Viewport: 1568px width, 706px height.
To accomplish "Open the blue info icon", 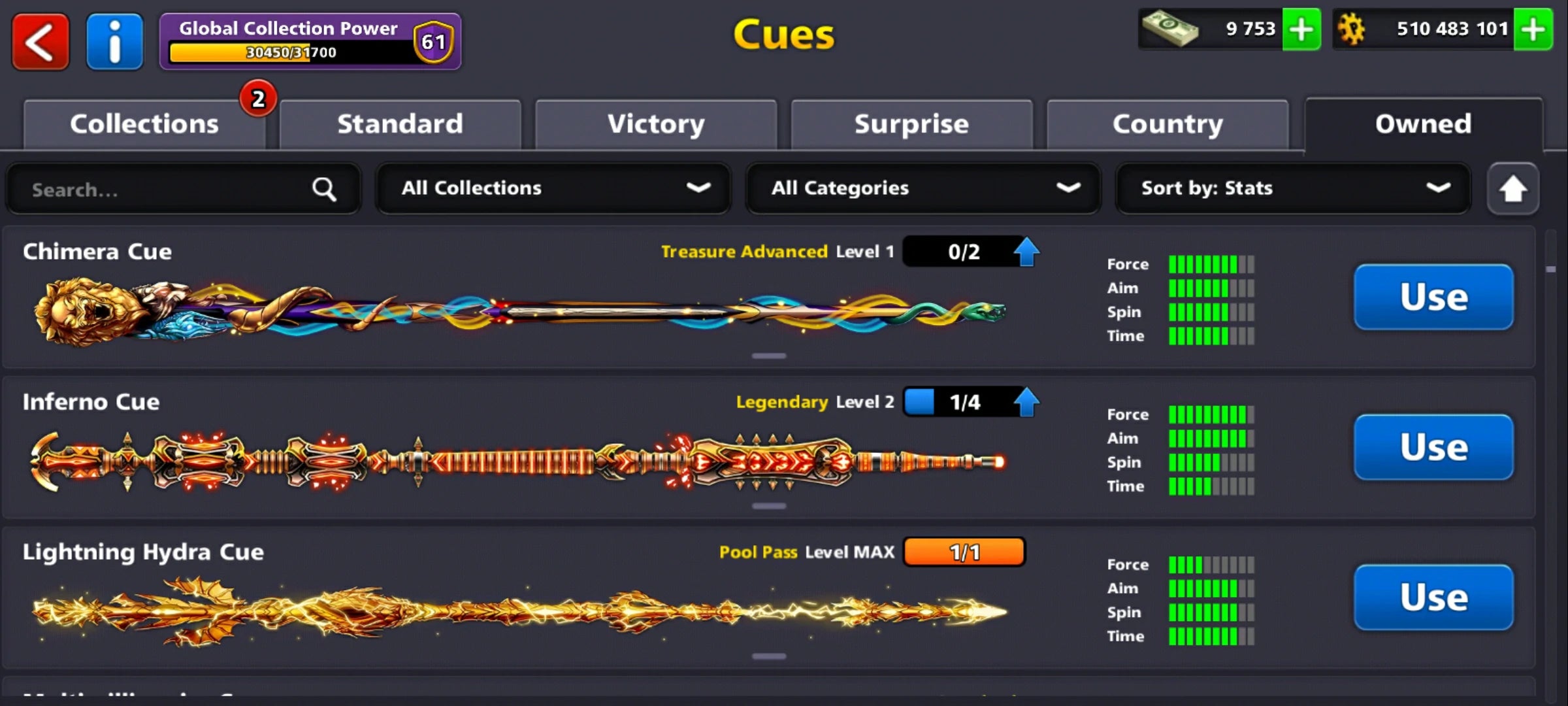I will 114,41.
